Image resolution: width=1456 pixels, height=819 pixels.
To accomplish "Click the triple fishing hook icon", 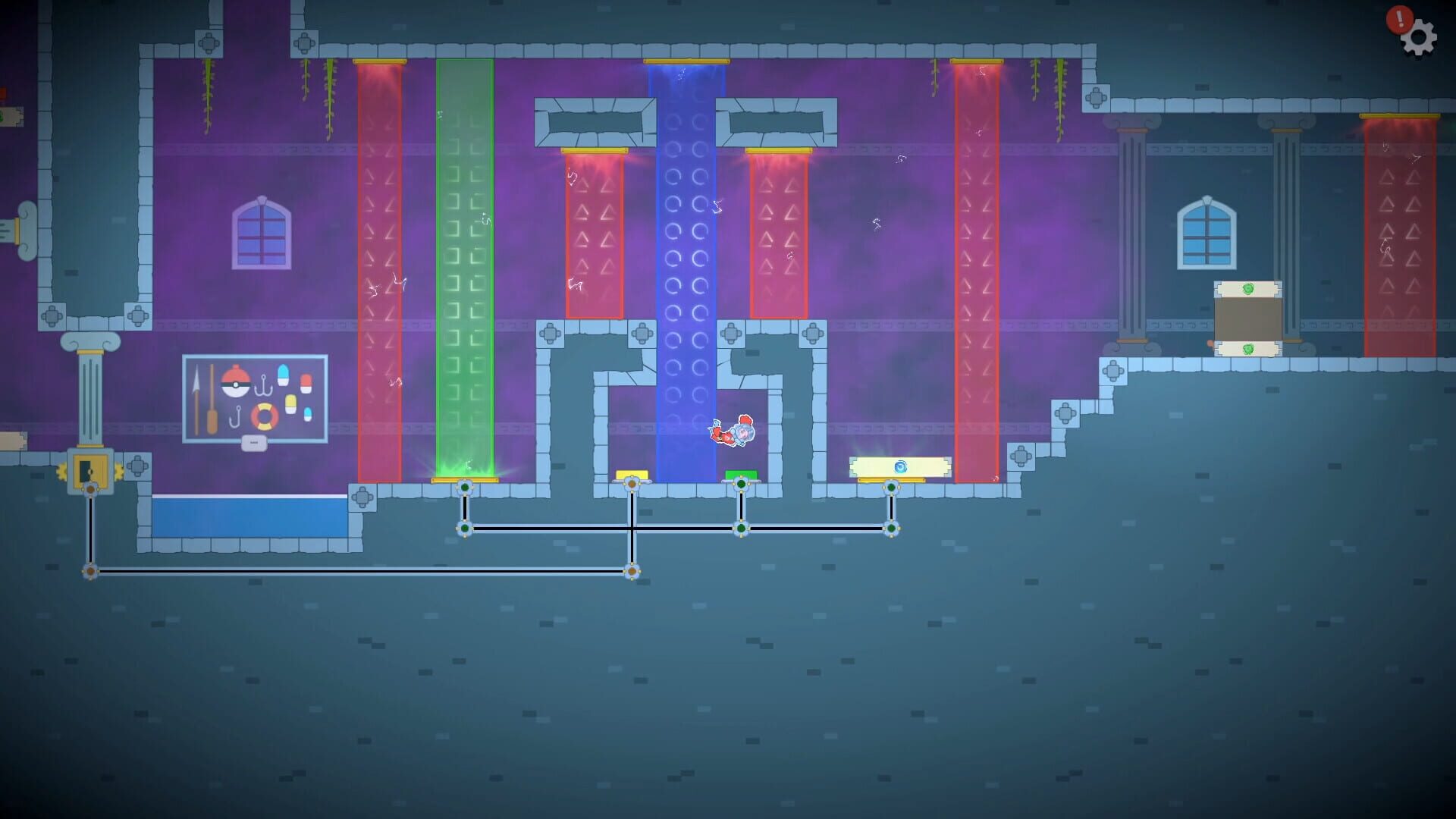I will [x=264, y=384].
